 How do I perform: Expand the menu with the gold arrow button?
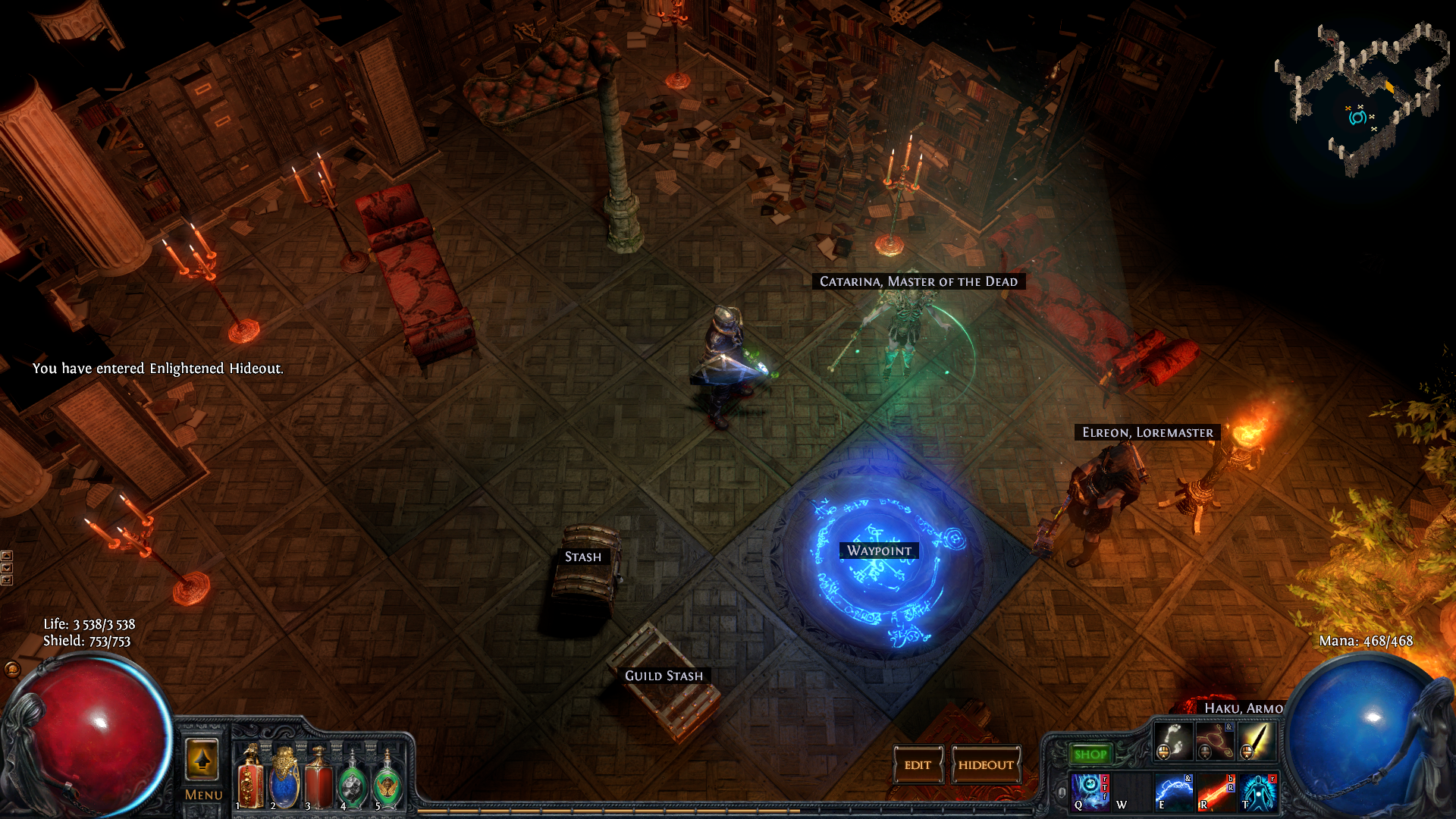[202, 759]
